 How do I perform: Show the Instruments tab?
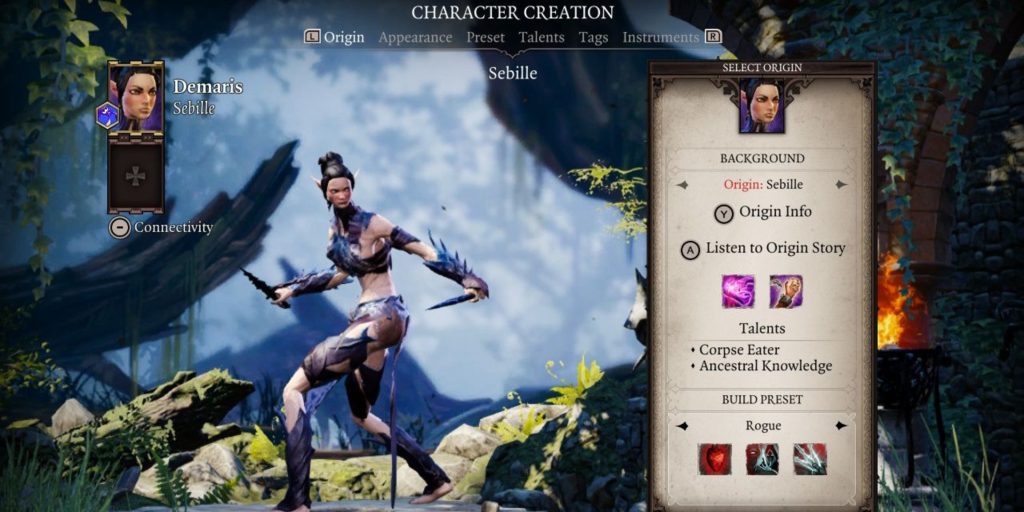[x=660, y=37]
